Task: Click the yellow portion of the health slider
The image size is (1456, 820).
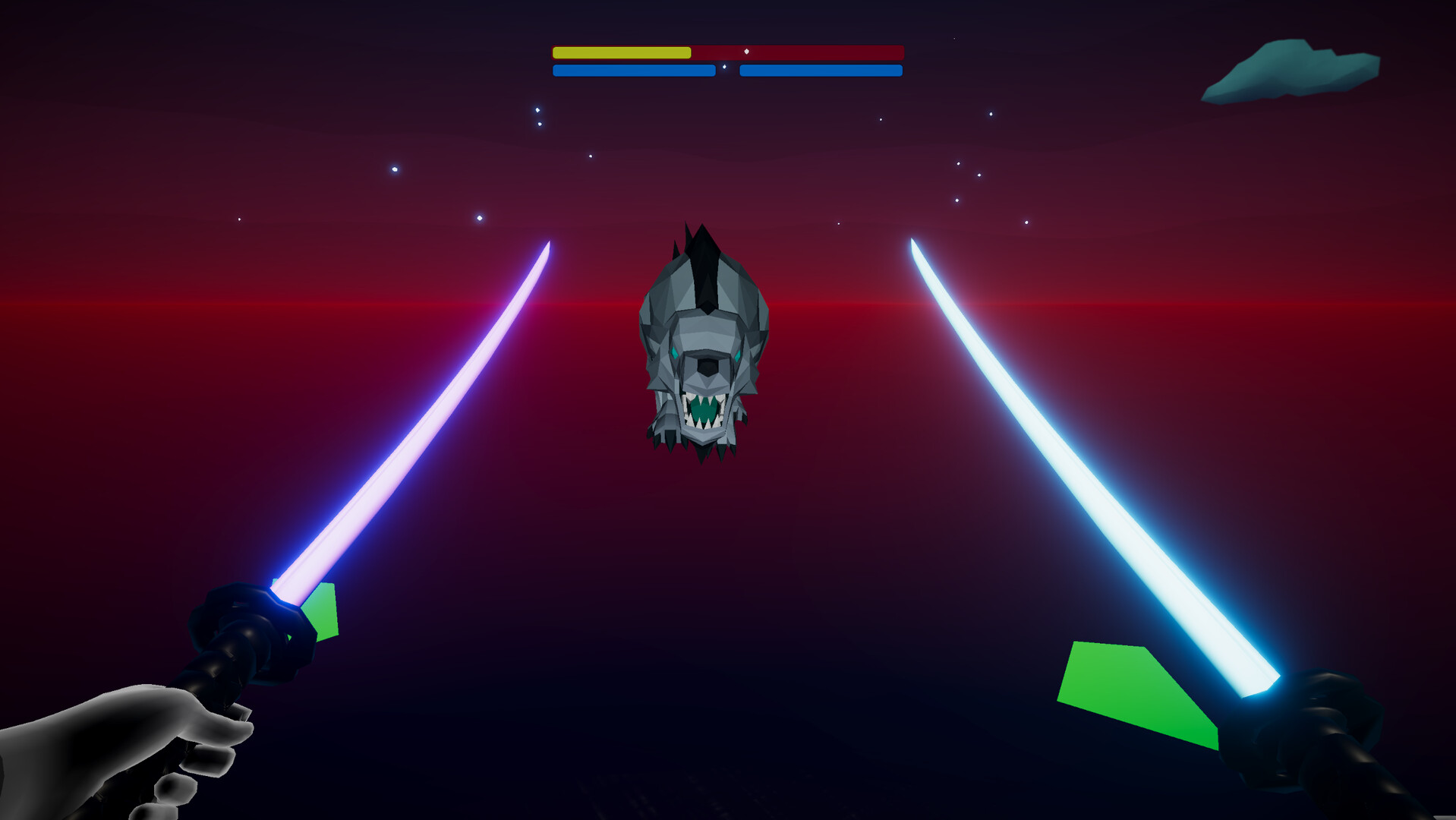Action: 621,53
